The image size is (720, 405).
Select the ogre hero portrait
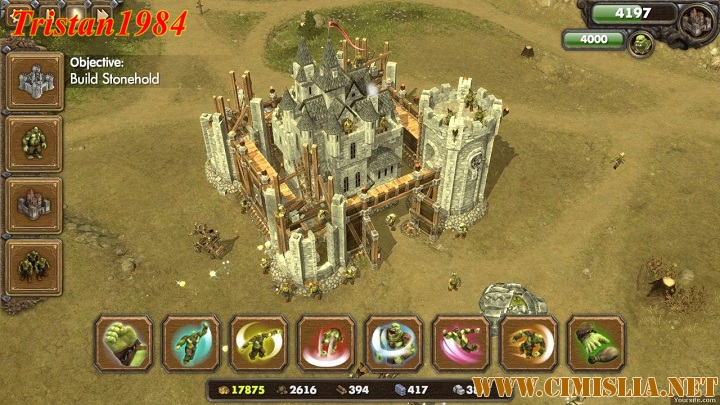pos(639,43)
